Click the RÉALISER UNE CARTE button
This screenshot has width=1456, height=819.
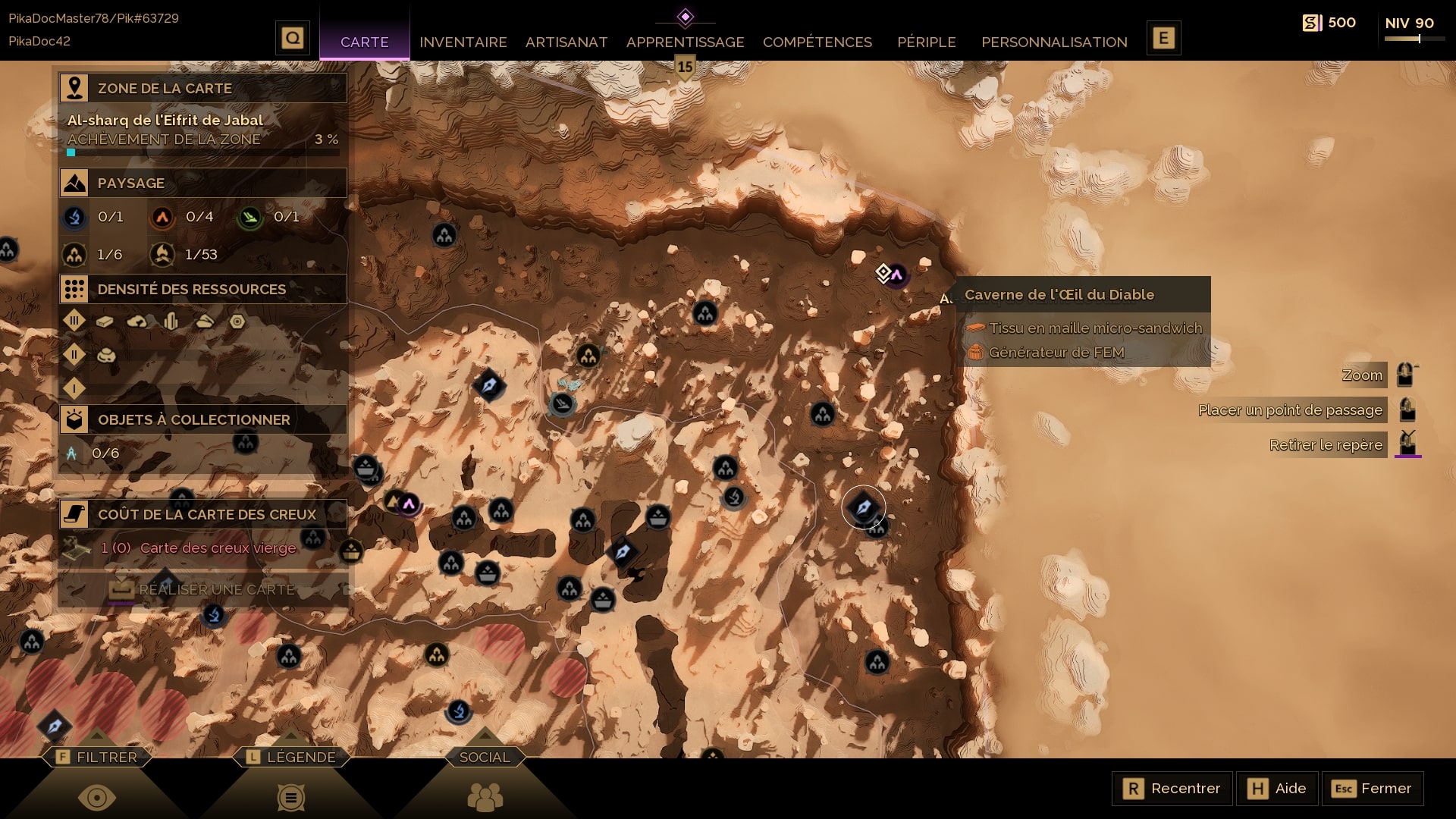(x=202, y=589)
